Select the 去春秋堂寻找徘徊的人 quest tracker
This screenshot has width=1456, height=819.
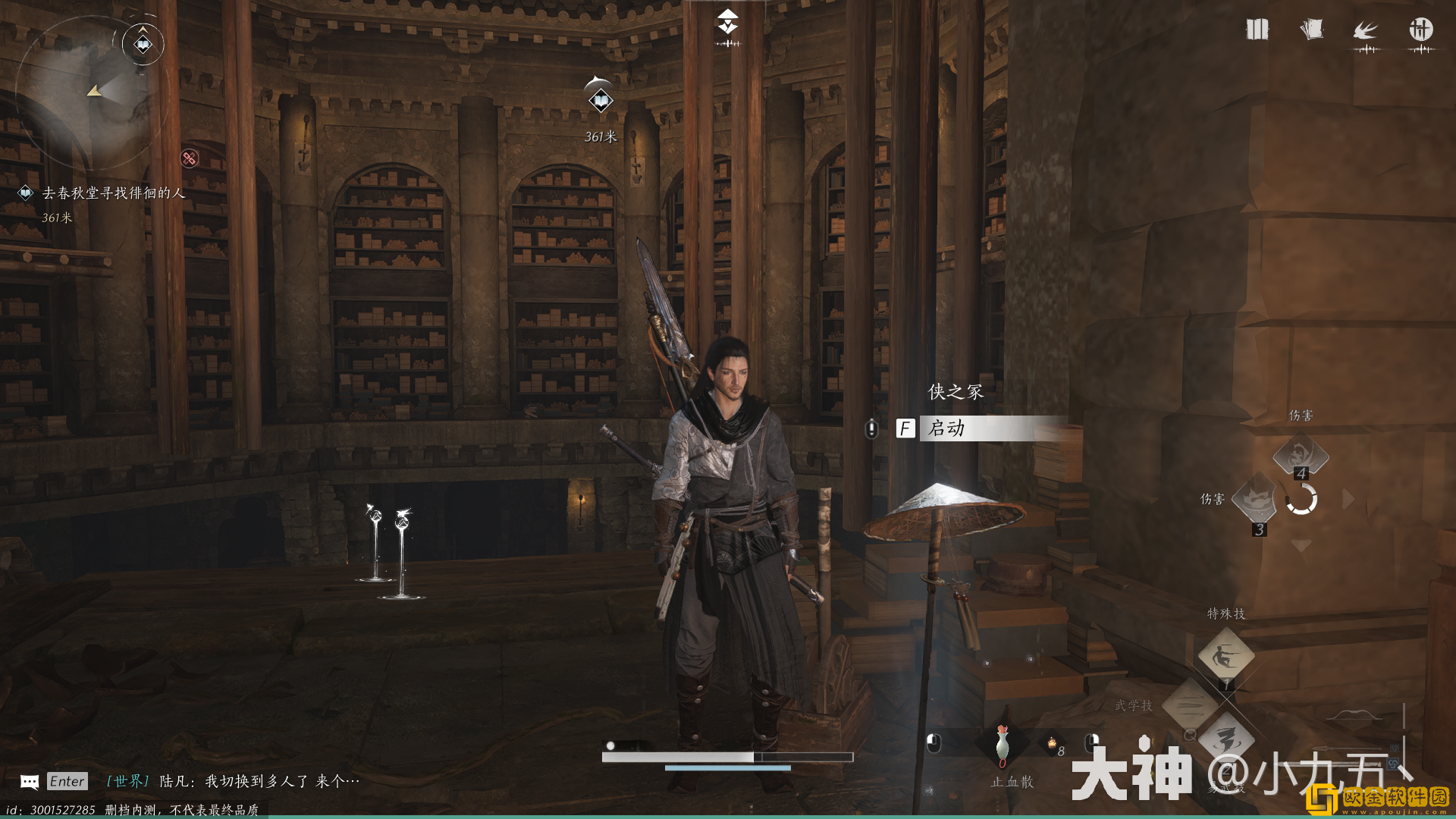pos(112,193)
